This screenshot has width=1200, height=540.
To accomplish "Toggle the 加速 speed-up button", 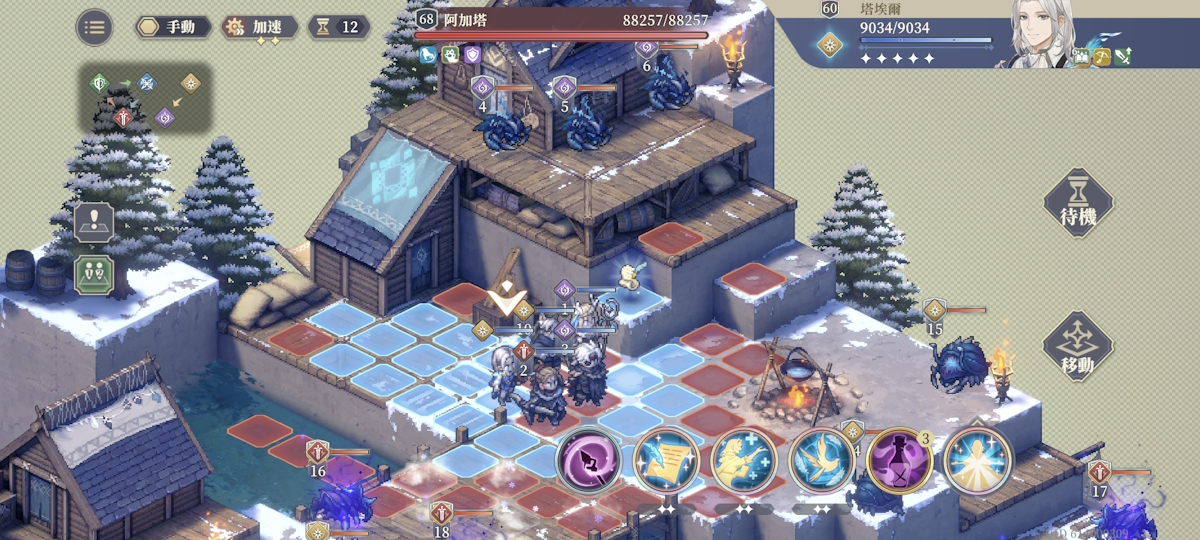I will click(x=259, y=27).
